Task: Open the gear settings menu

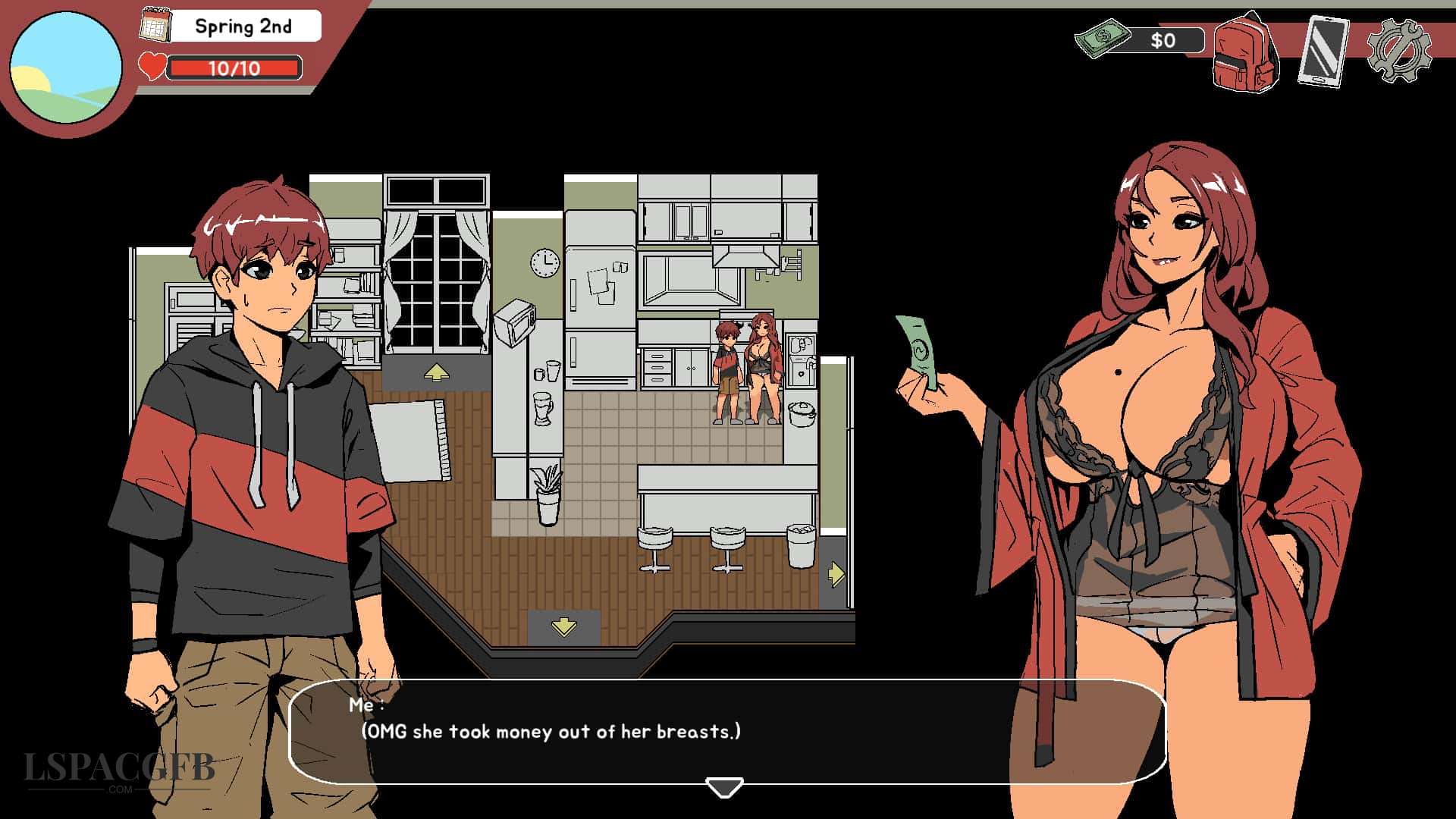Action: [1399, 51]
